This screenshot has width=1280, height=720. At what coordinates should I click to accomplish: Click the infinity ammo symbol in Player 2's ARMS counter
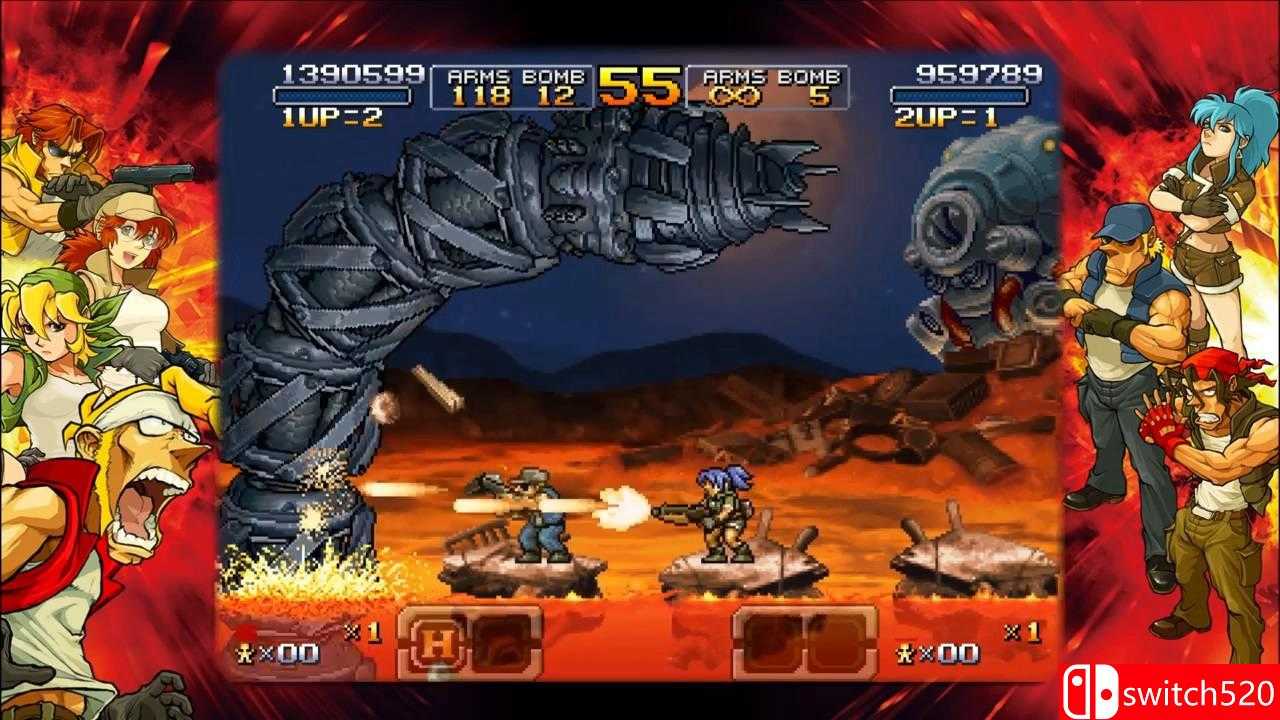(x=737, y=93)
